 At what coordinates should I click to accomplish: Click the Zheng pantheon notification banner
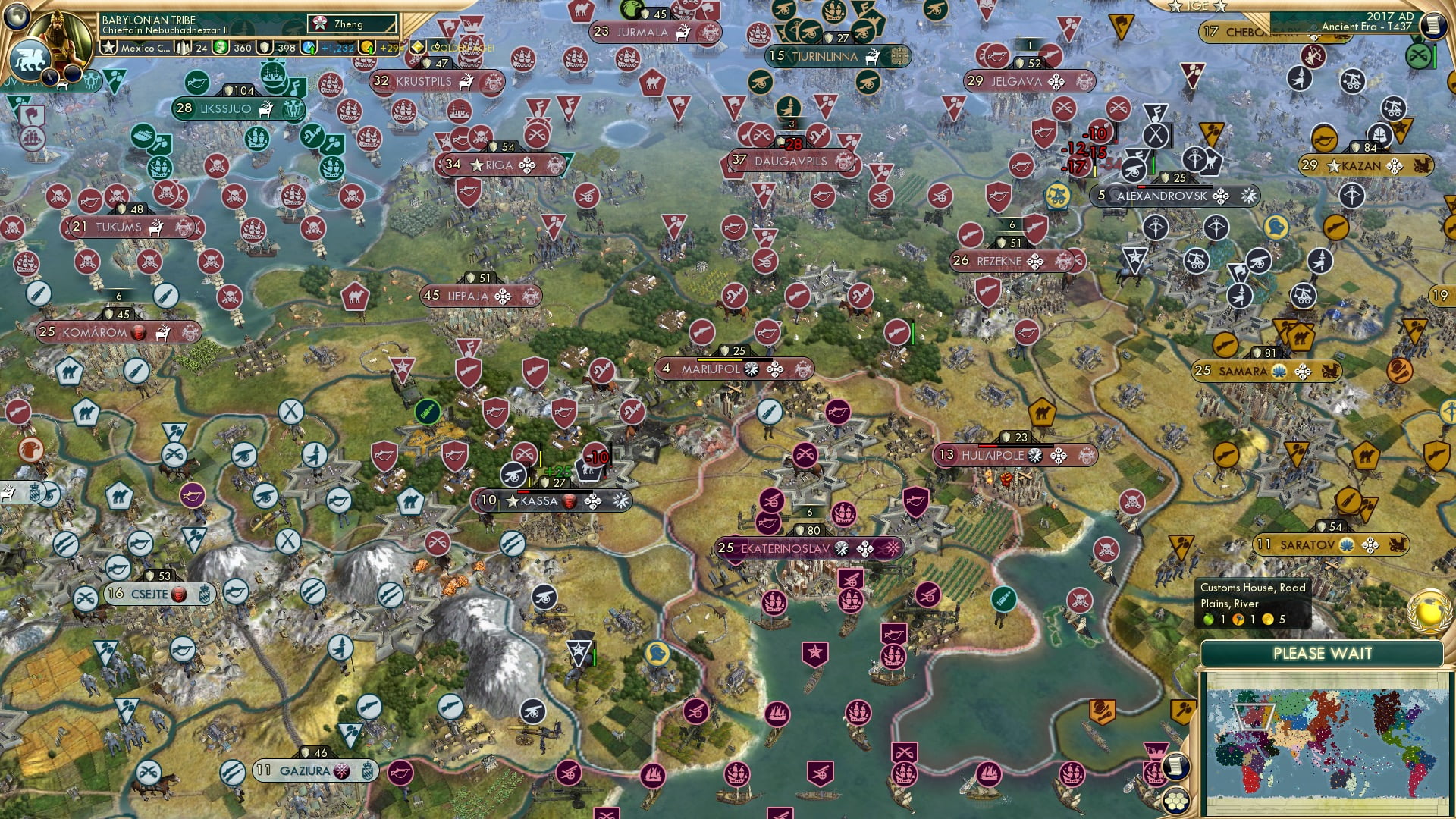point(351,24)
